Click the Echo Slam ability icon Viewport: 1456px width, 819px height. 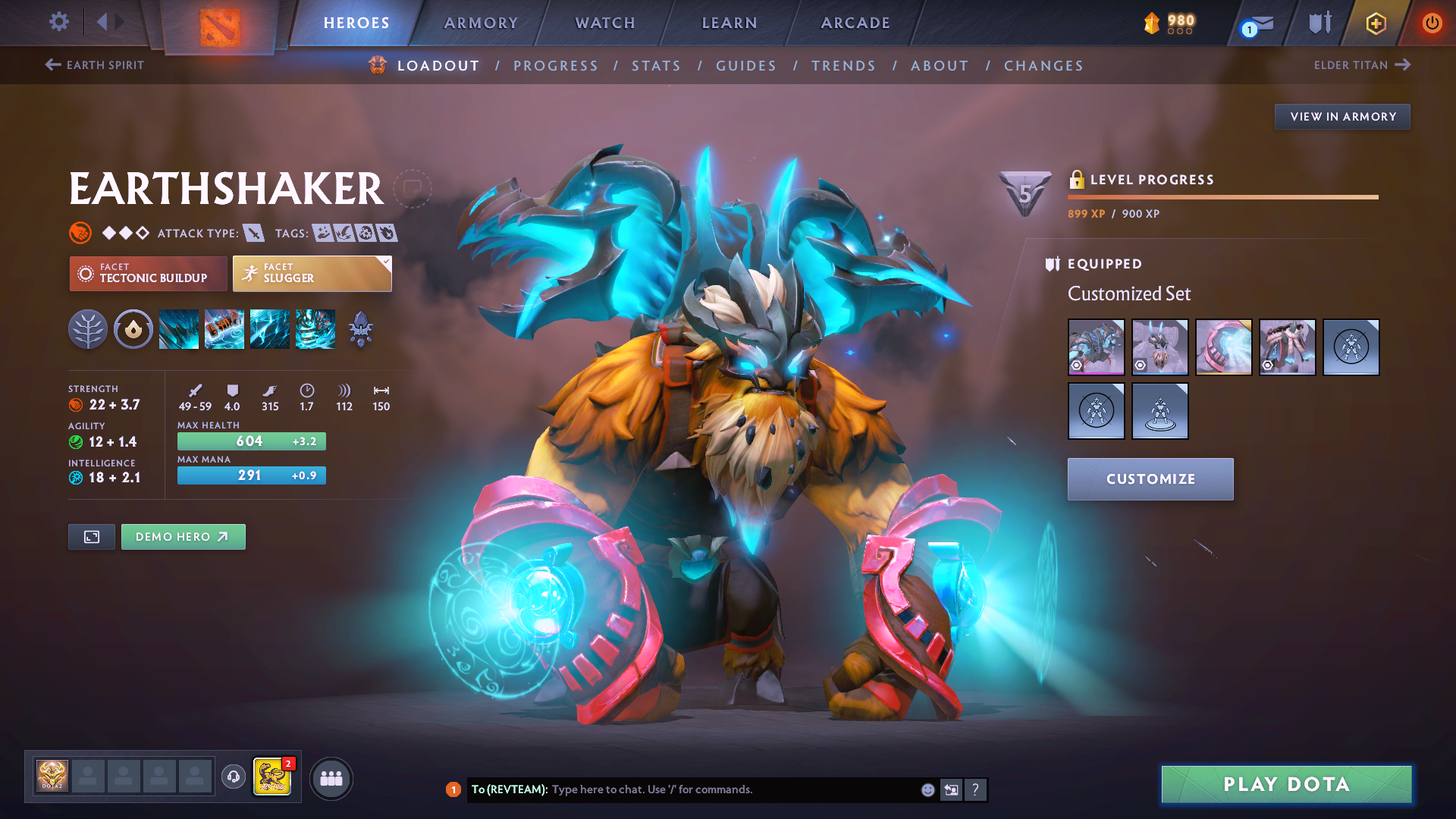[315, 329]
